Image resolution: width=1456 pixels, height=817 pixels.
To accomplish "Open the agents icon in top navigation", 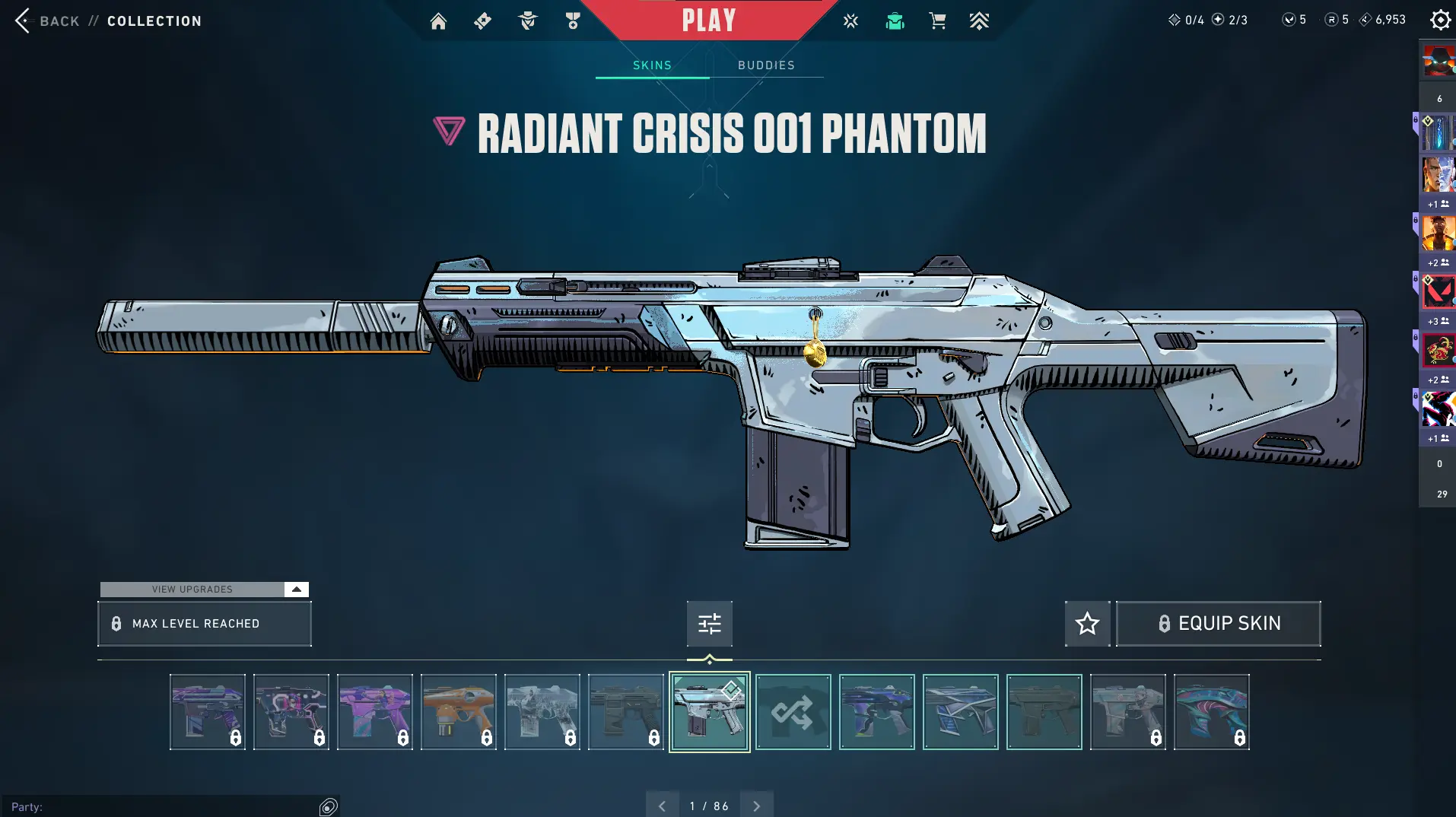I will (x=527, y=21).
